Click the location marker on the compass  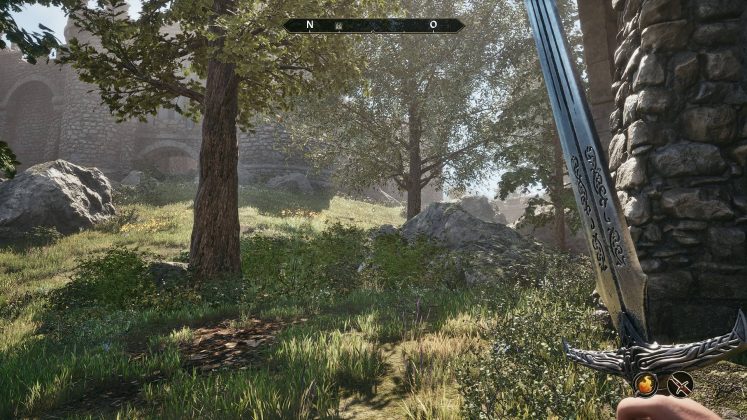pos(340,25)
